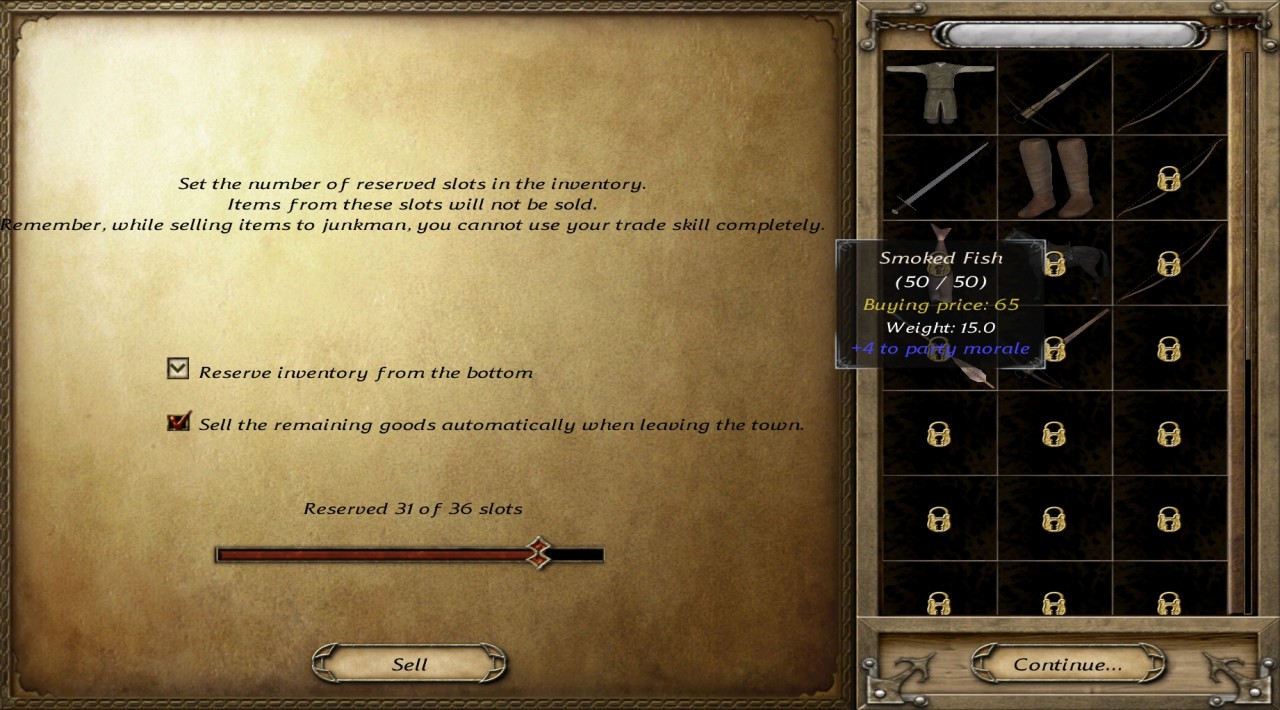Select the tunic armor inventory slot
The image size is (1280, 710).
tap(939, 93)
